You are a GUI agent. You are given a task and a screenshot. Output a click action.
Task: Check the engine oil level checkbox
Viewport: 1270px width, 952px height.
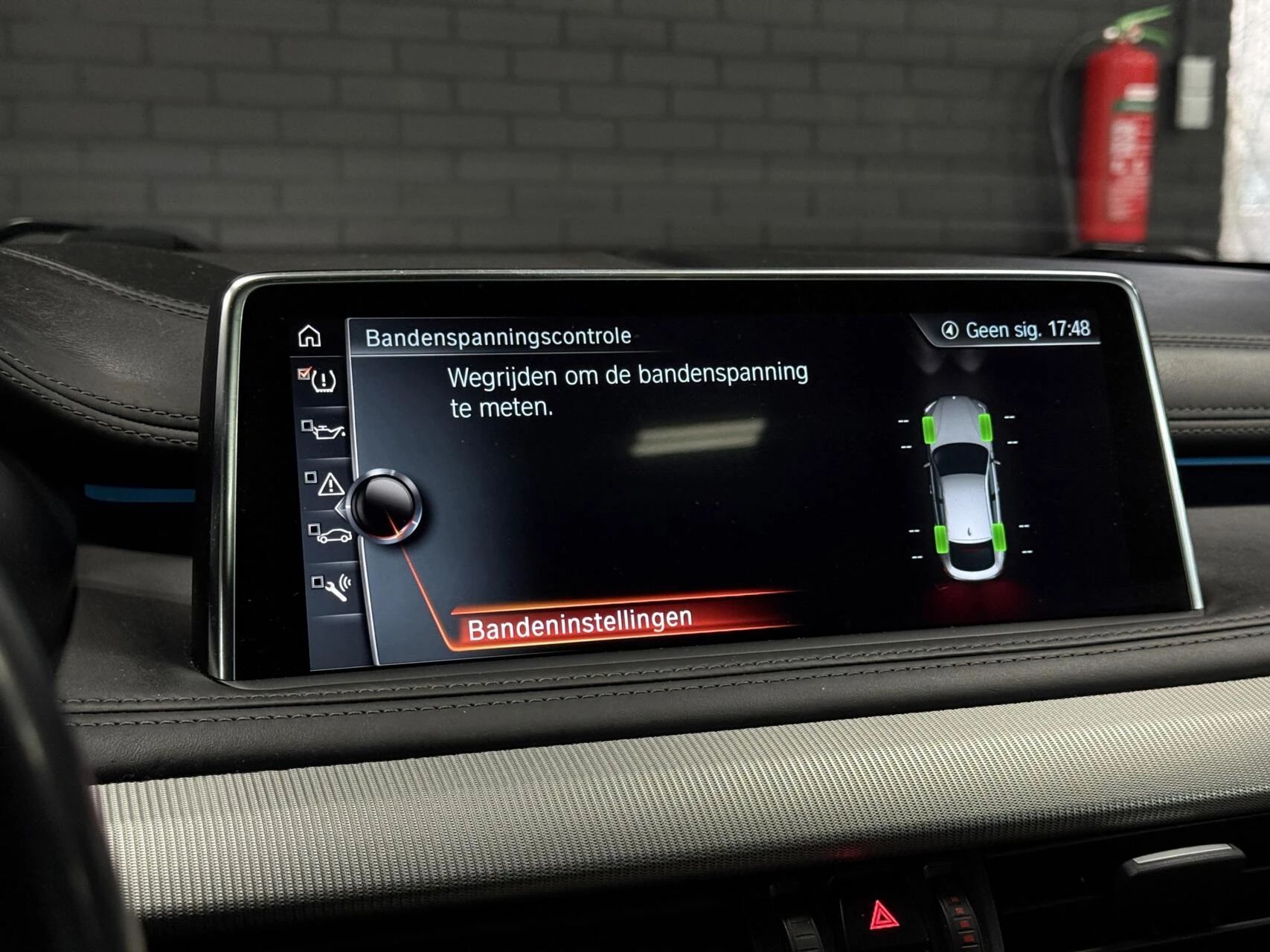tap(307, 425)
